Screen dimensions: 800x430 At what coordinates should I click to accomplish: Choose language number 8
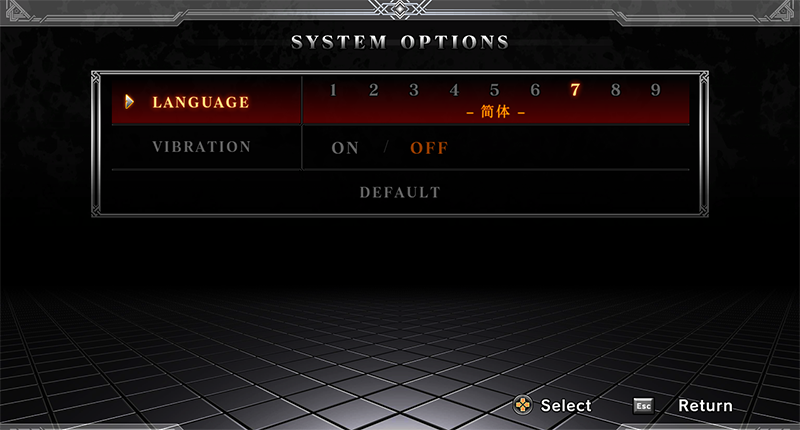pyautogui.click(x=615, y=90)
